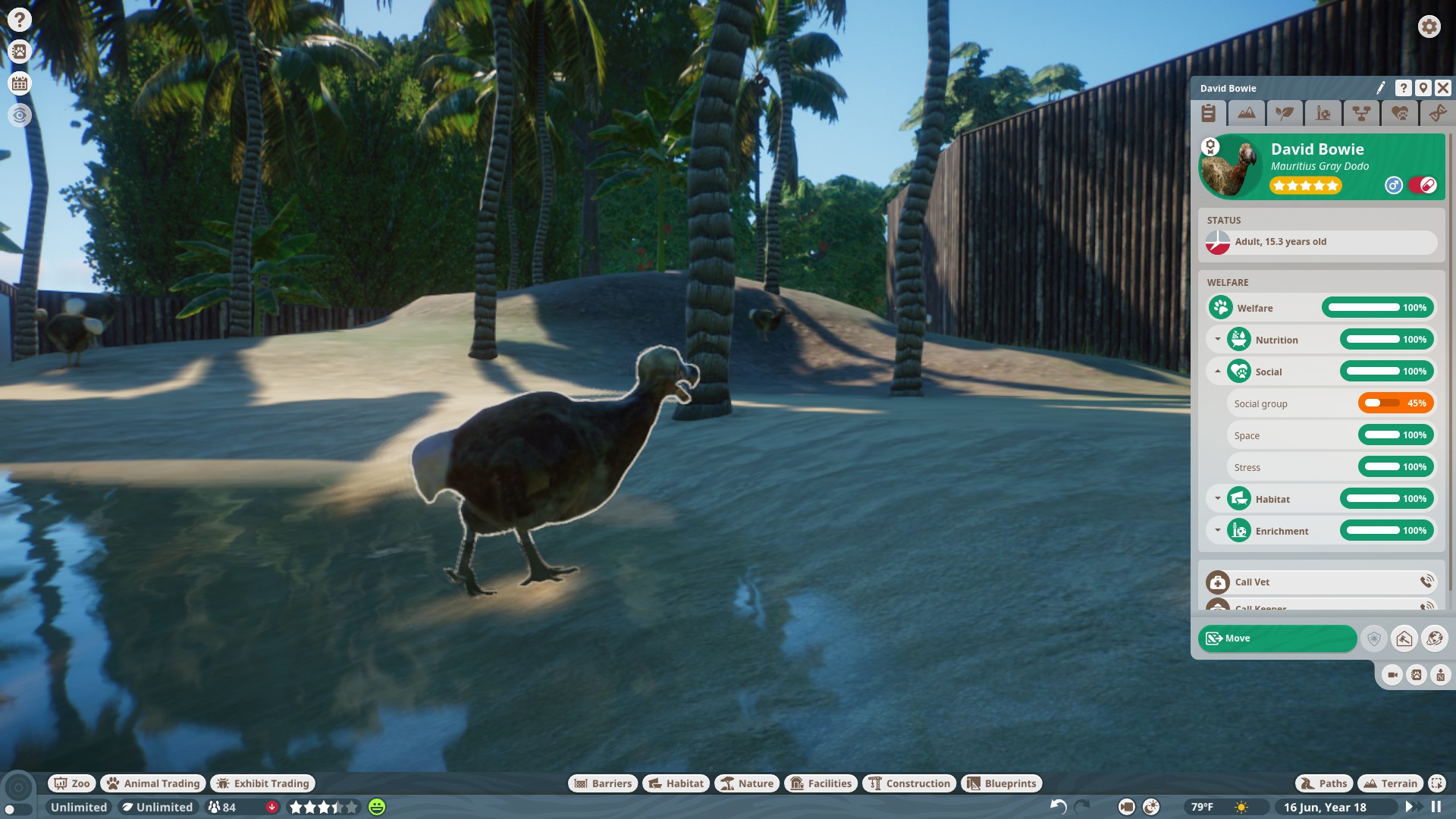1456x819 pixels.
Task: Open the Enrichment tab in the animal panel
Action: [1324, 114]
